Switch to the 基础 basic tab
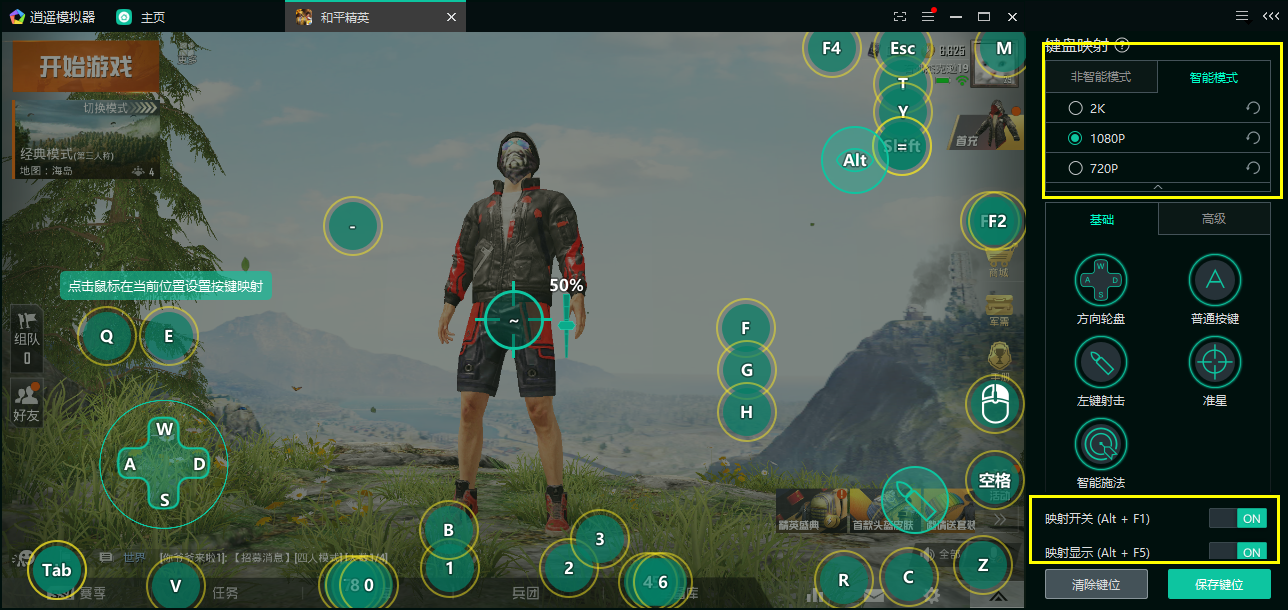 click(x=1101, y=219)
